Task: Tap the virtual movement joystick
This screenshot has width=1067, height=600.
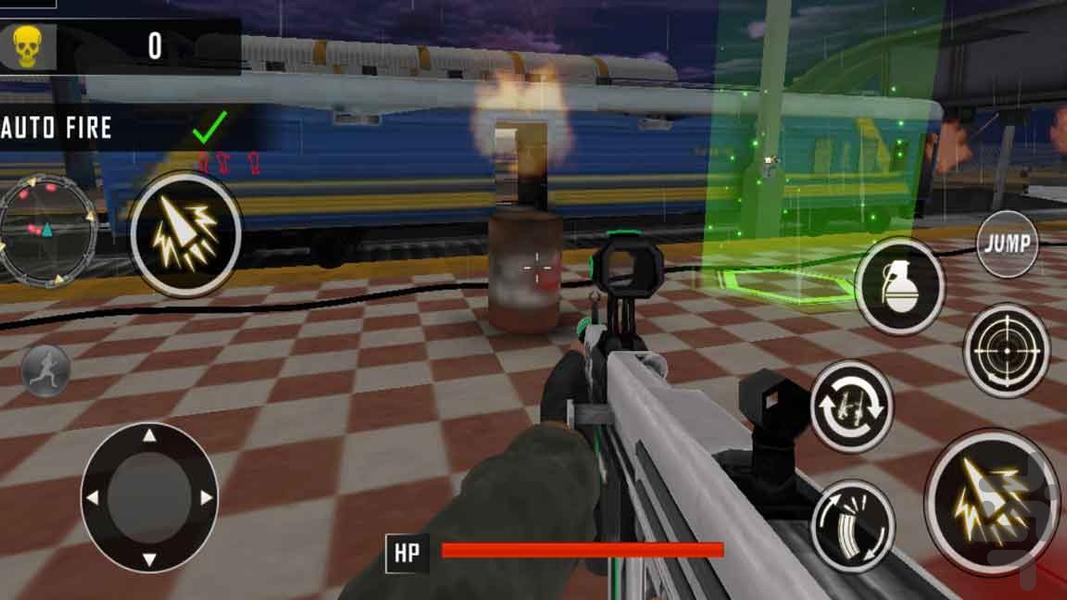Action: [x=149, y=497]
